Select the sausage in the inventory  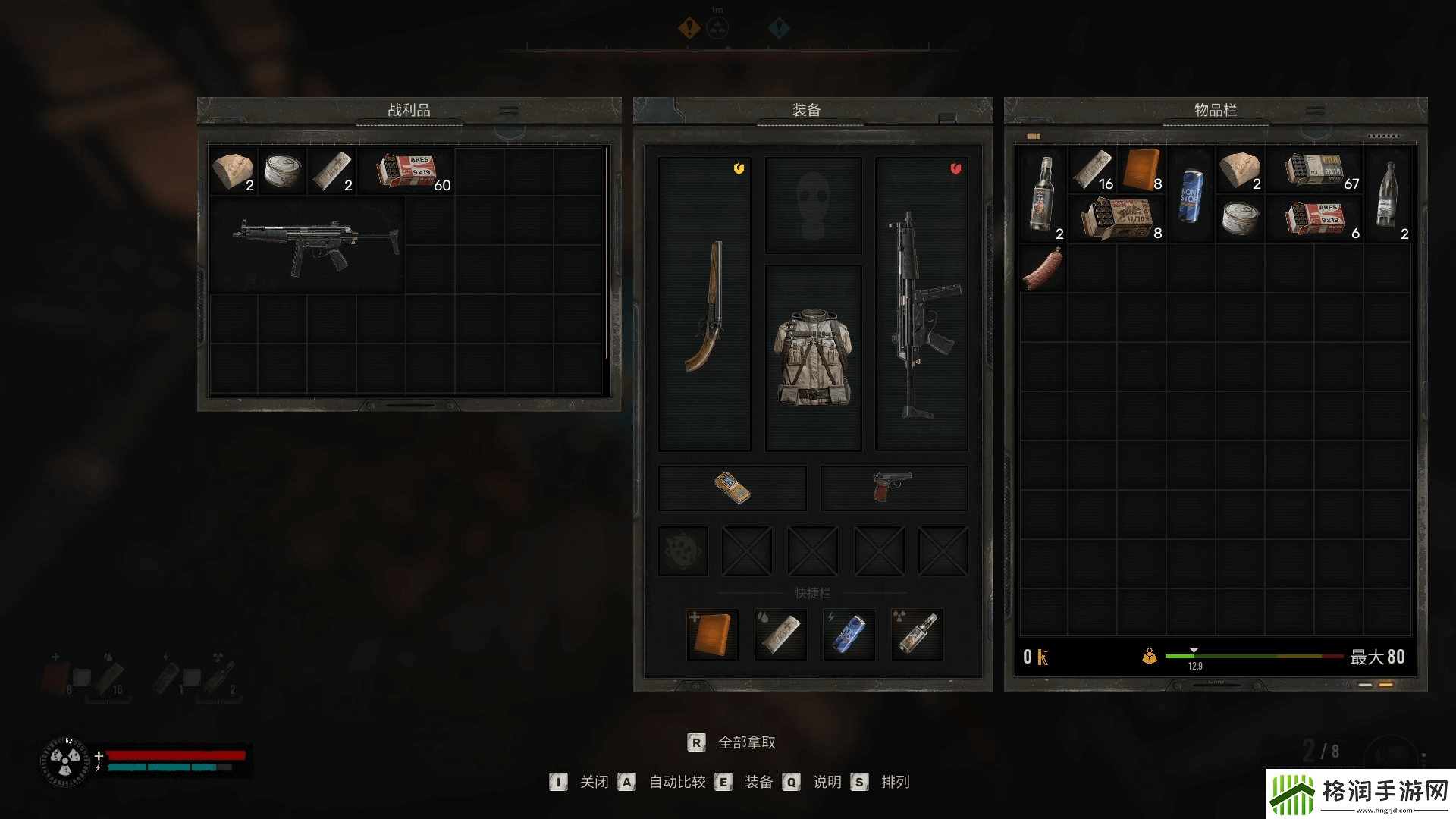pos(1043,269)
